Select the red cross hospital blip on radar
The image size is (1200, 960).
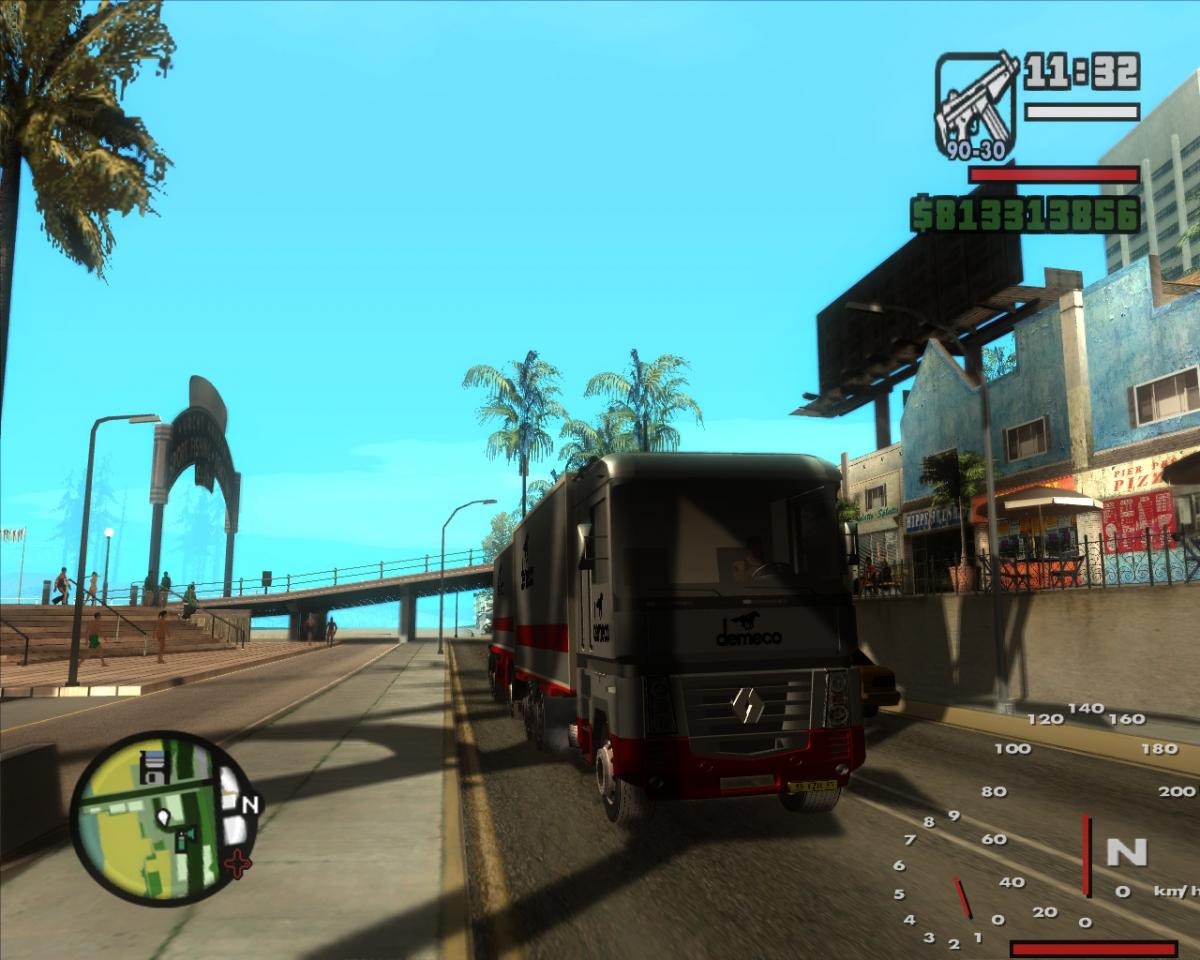(238, 862)
